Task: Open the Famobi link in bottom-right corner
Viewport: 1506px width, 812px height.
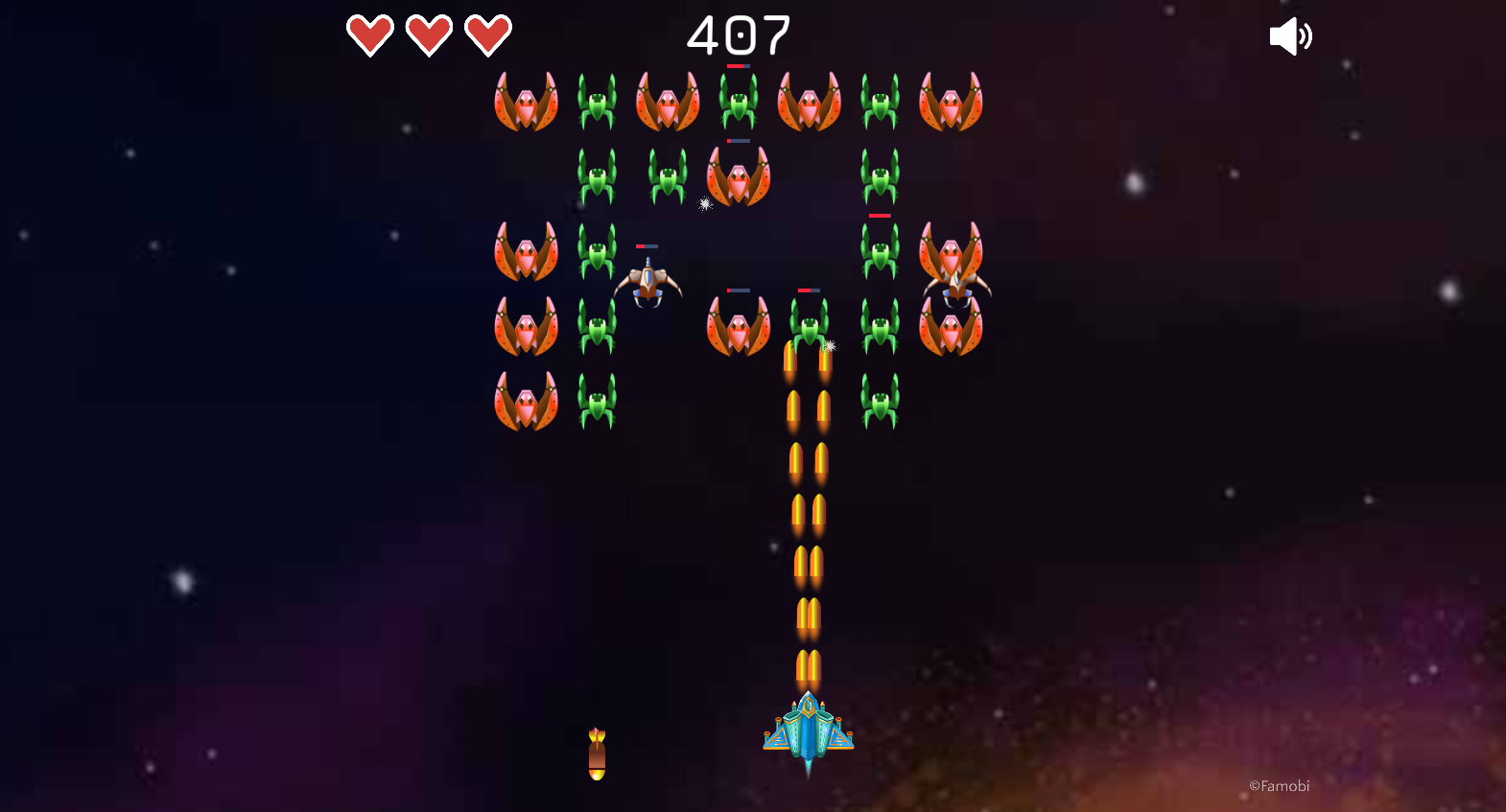Action: [1279, 785]
